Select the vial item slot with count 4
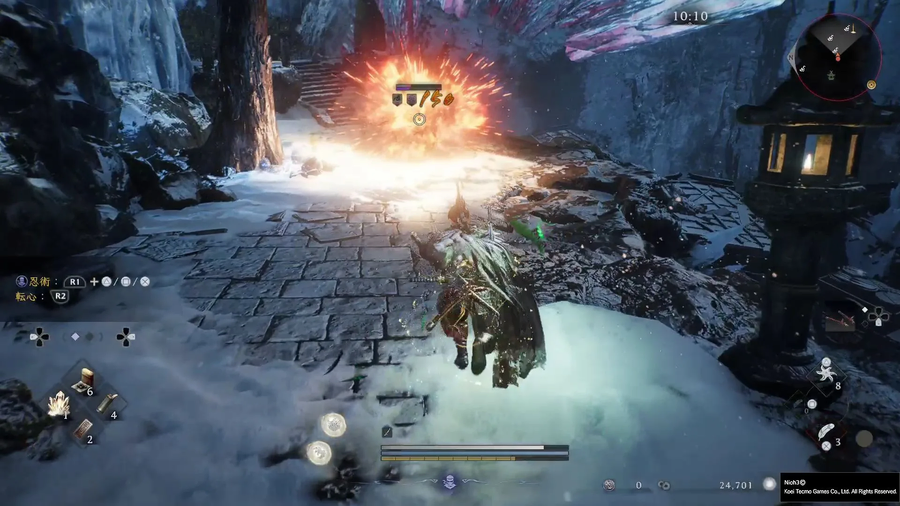900x506 pixels. pyautogui.click(x=107, y=403)
